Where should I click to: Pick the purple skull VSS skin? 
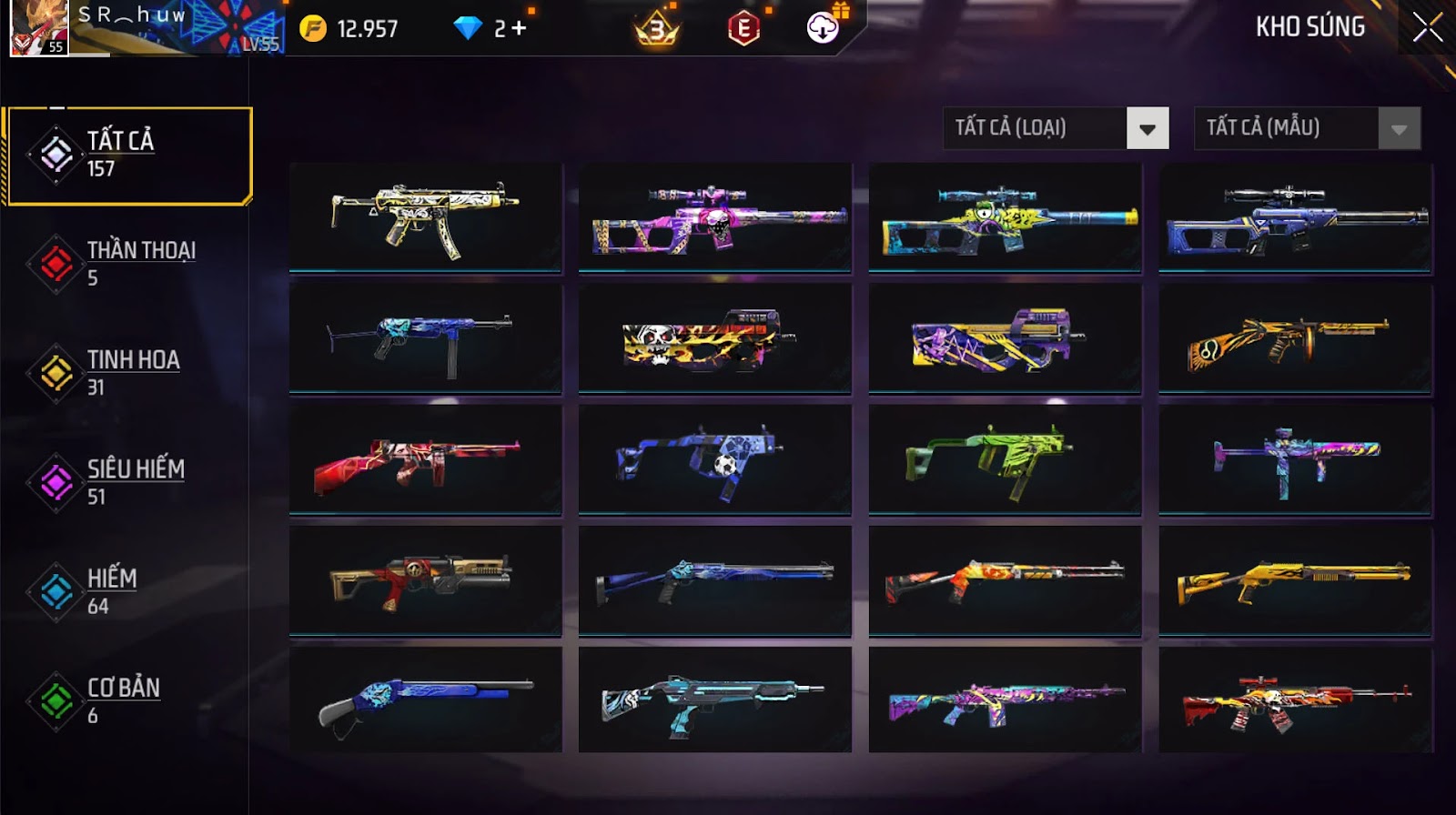[715, 218]
